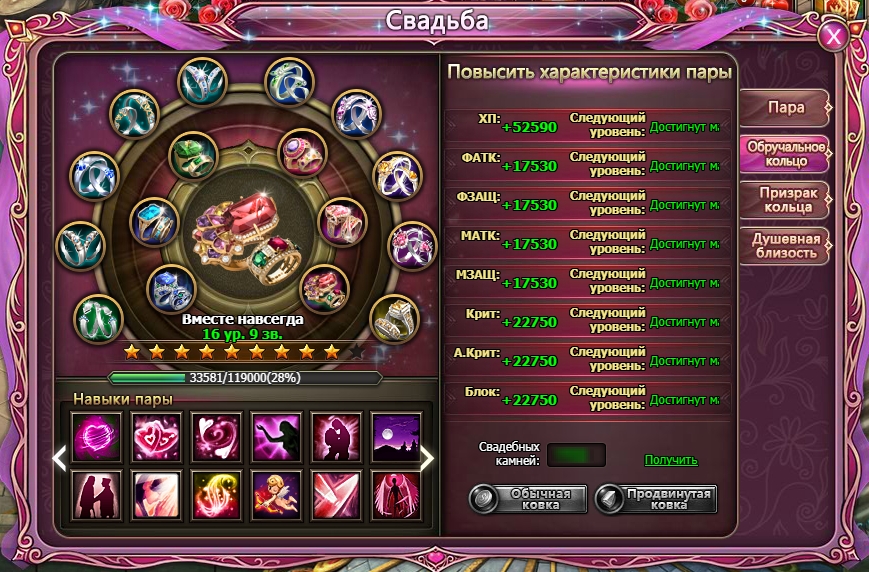
Task: Show next couple skills with right arrow
Action: 427,459
